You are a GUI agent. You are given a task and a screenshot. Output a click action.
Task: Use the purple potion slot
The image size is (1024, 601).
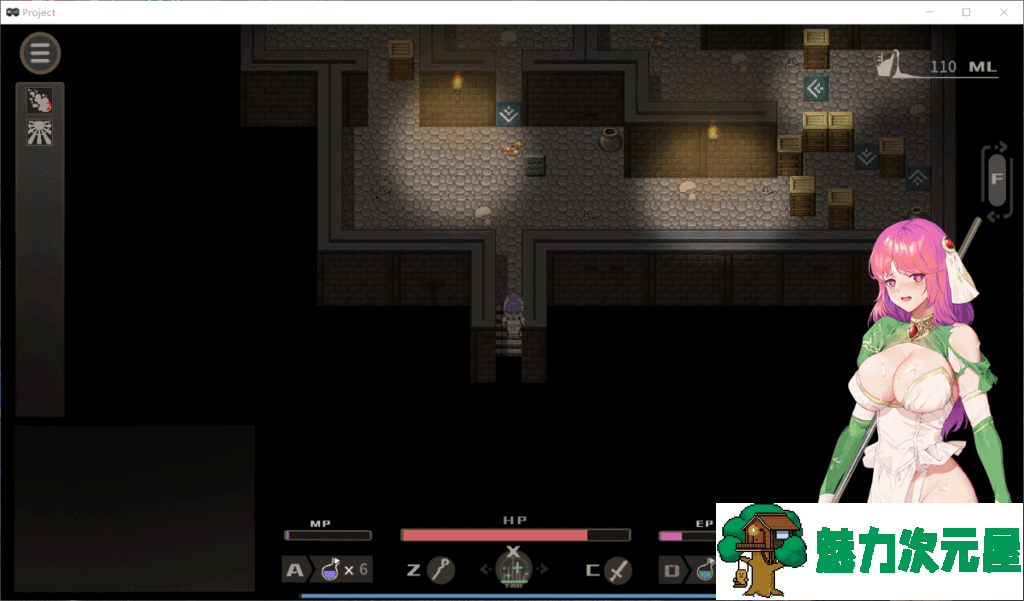tap(330, 570)
